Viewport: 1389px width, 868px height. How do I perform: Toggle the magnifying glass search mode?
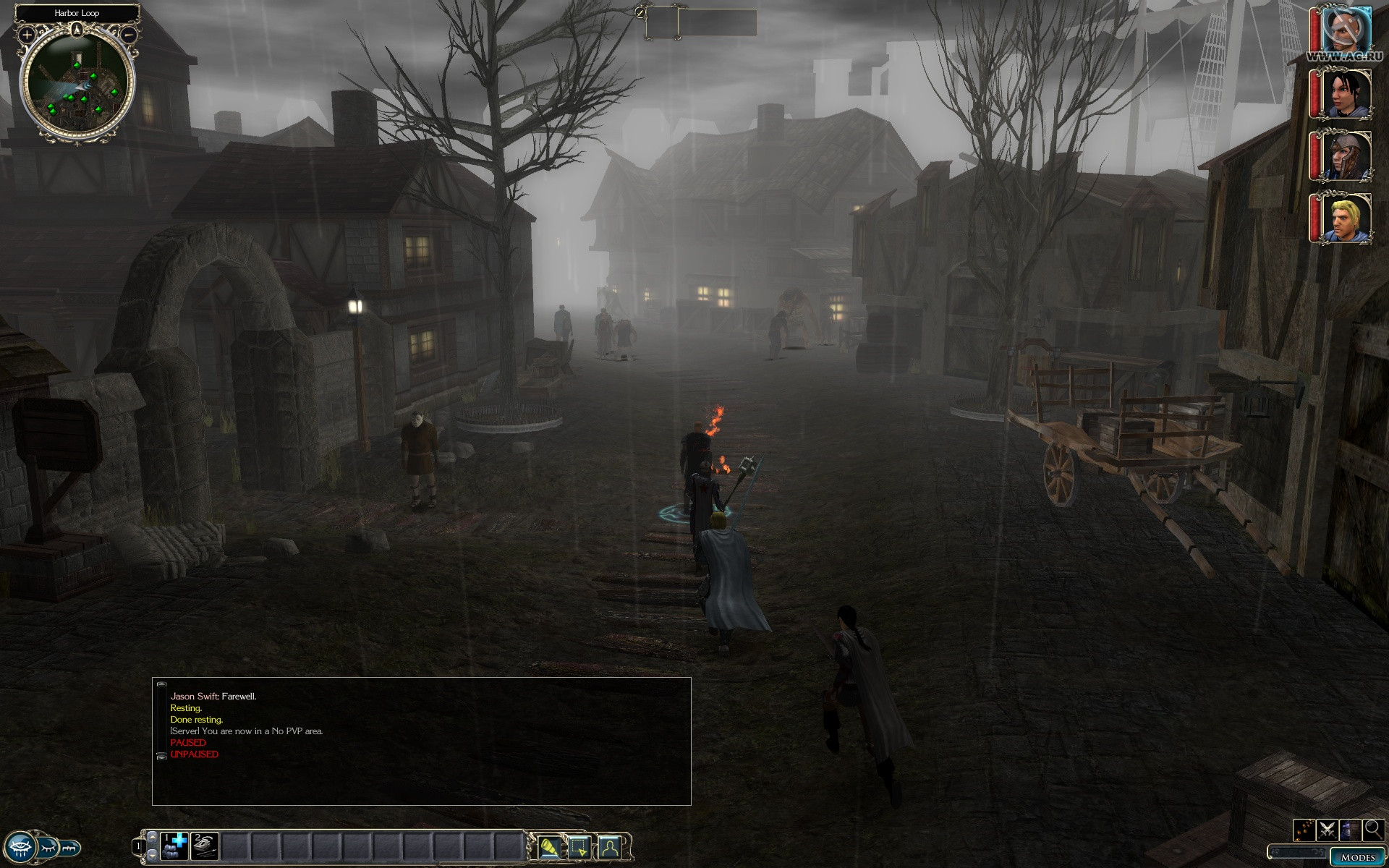(1373, 830)
